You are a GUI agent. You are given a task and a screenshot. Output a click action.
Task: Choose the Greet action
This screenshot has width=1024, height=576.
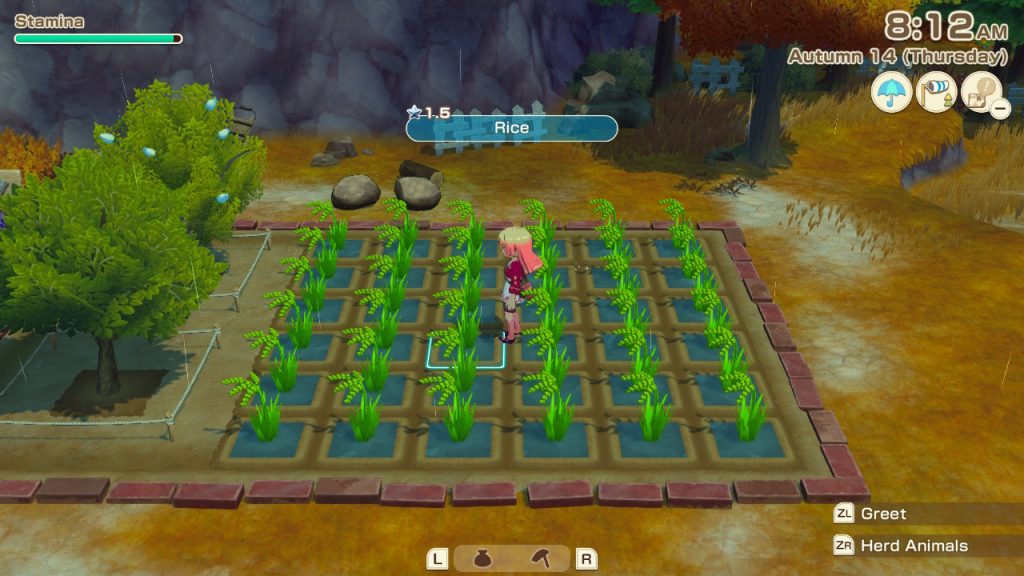(x=883, y=514)
